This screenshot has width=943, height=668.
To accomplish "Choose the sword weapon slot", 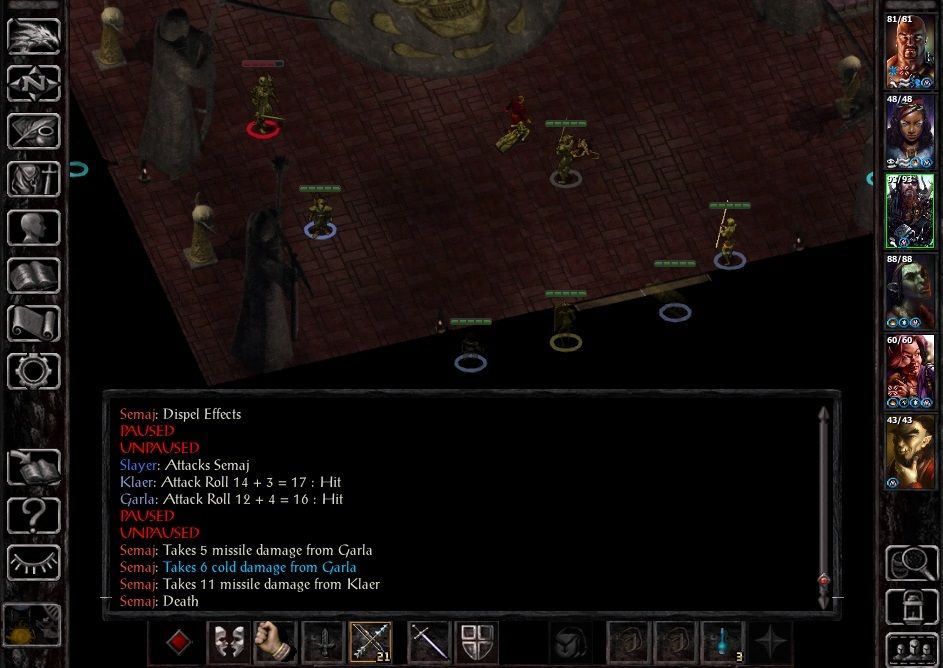I will pyautogui.click(x=428, y=642).
